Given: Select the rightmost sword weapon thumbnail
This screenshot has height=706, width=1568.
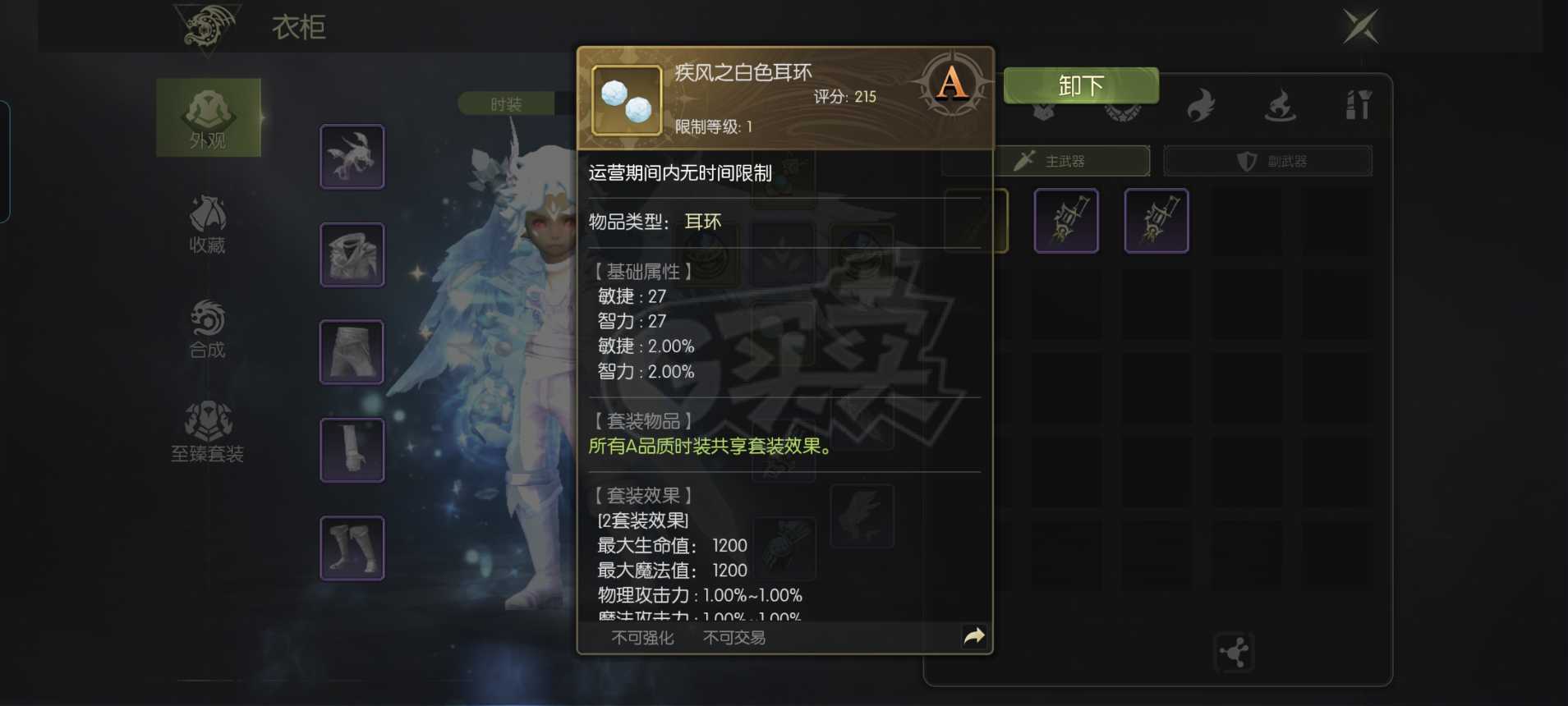Looking at the screenshot, I should [1157, 220].
